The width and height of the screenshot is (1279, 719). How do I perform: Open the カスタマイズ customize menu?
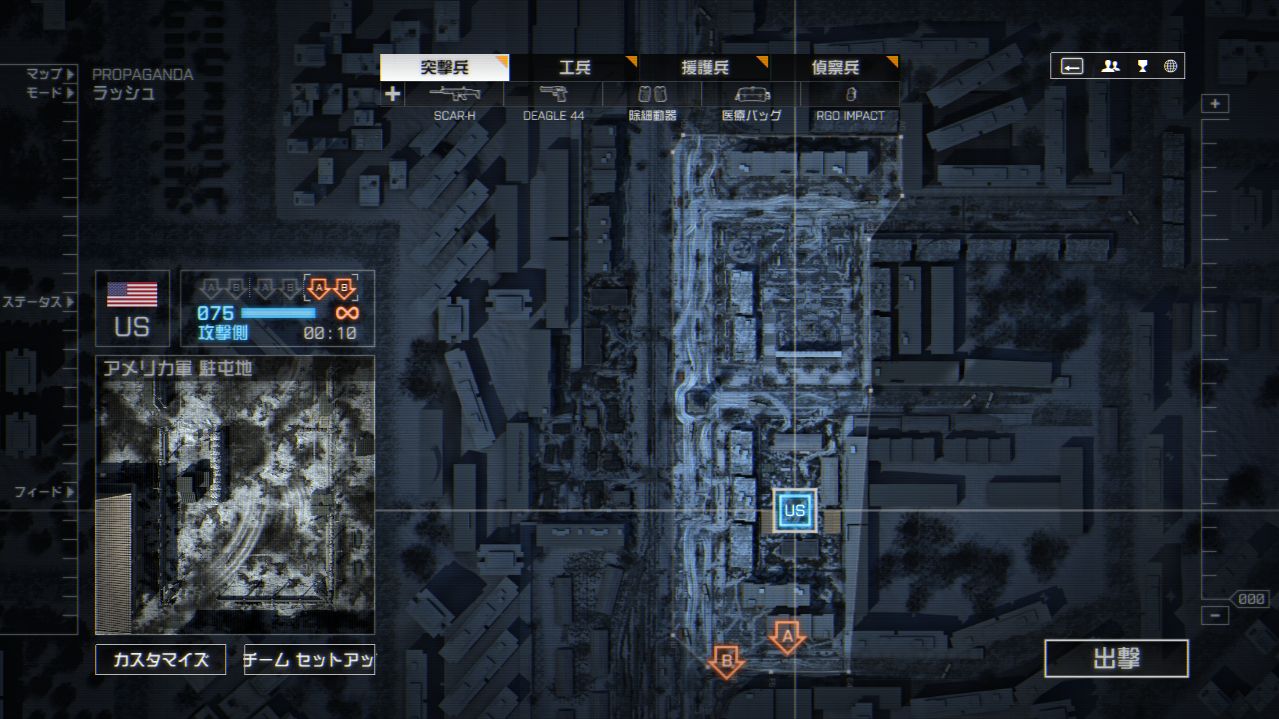(161, 660)
